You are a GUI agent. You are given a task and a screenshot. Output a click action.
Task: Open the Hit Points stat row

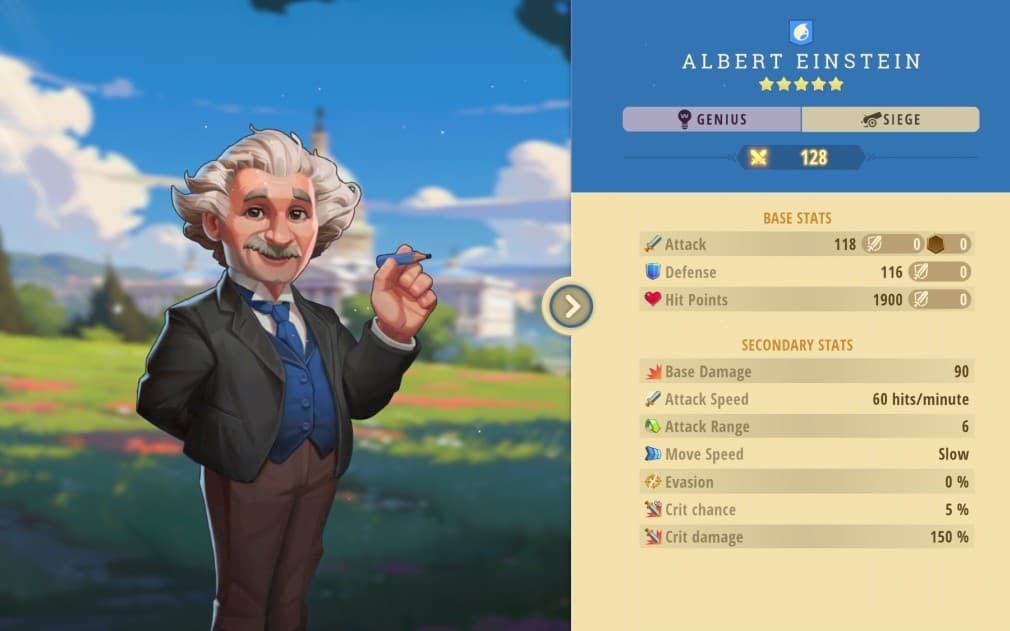(805, 299)
